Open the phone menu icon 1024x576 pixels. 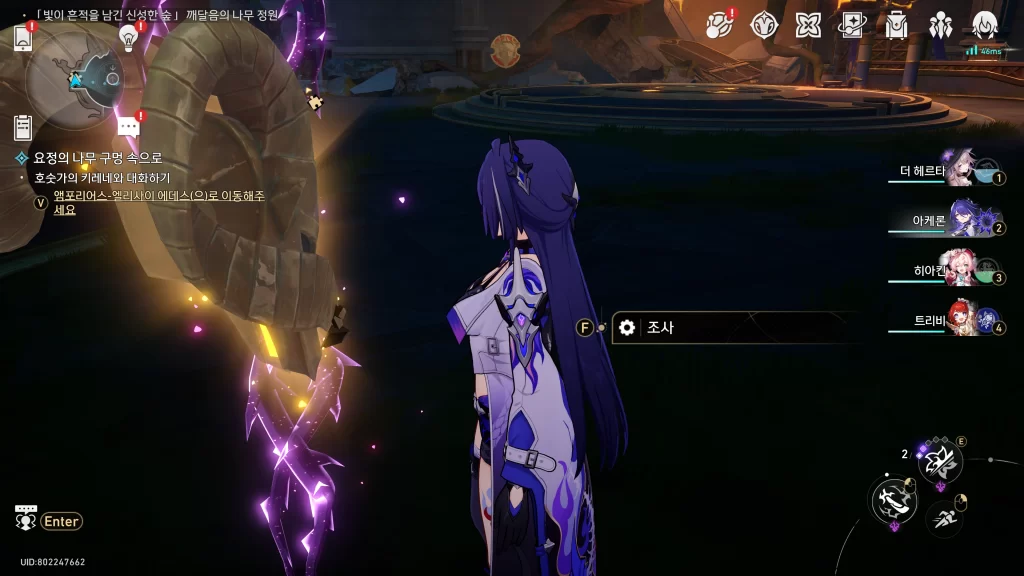click(x=24, y=39)
